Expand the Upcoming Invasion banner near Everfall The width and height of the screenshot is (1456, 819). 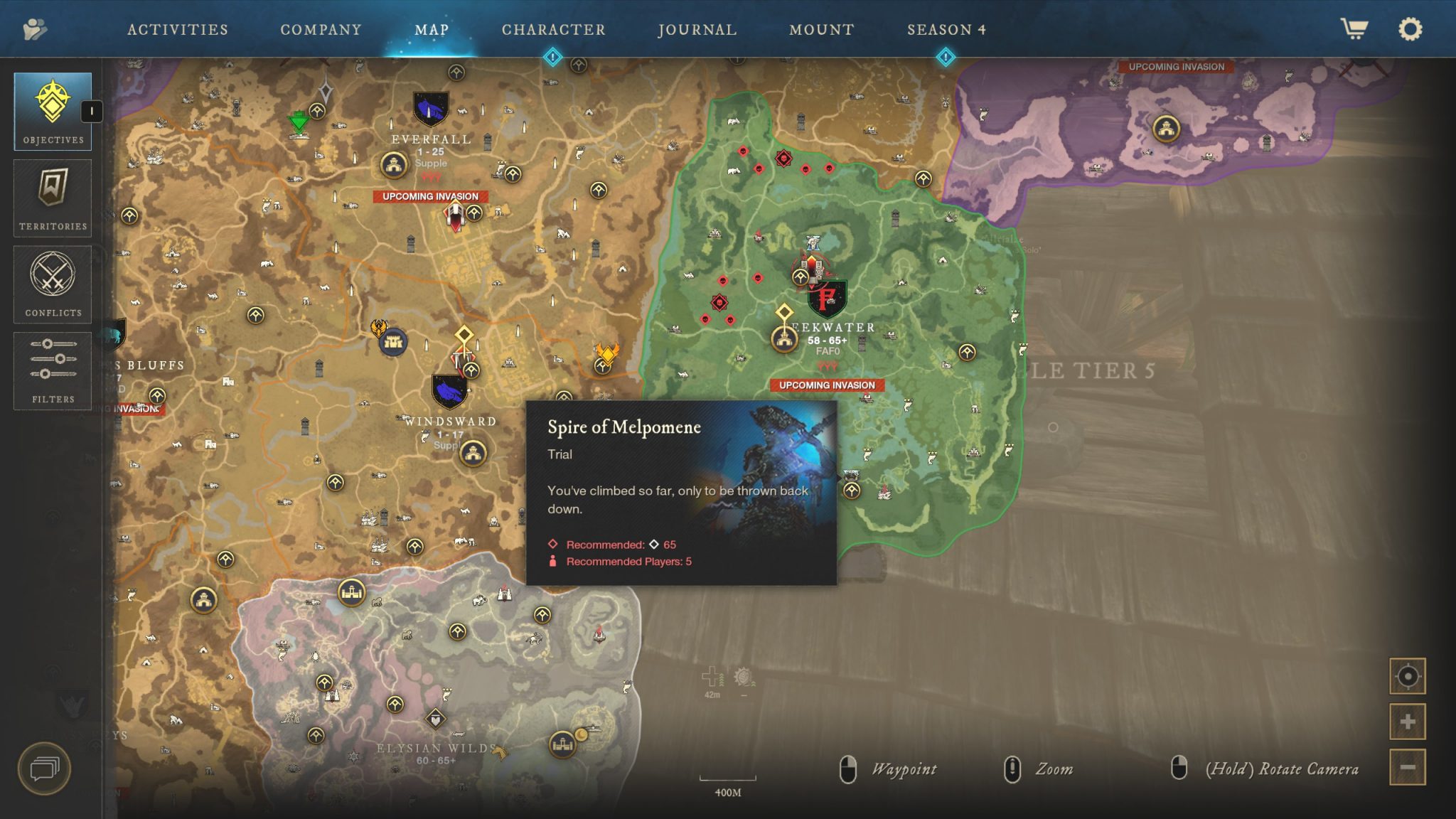pos(430,197)
